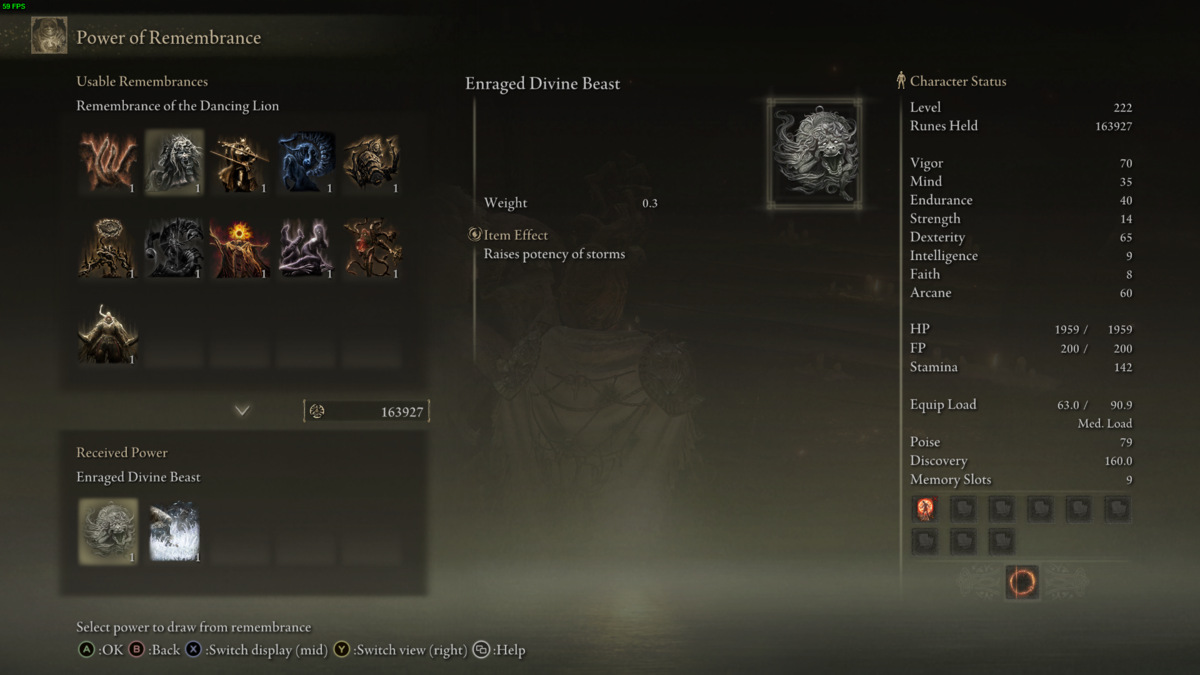The width and height of the screenshot is (1200, 675).
Task: Click the flaming figure memory slot
Action: pyautogui.click(x=924, y=509)
